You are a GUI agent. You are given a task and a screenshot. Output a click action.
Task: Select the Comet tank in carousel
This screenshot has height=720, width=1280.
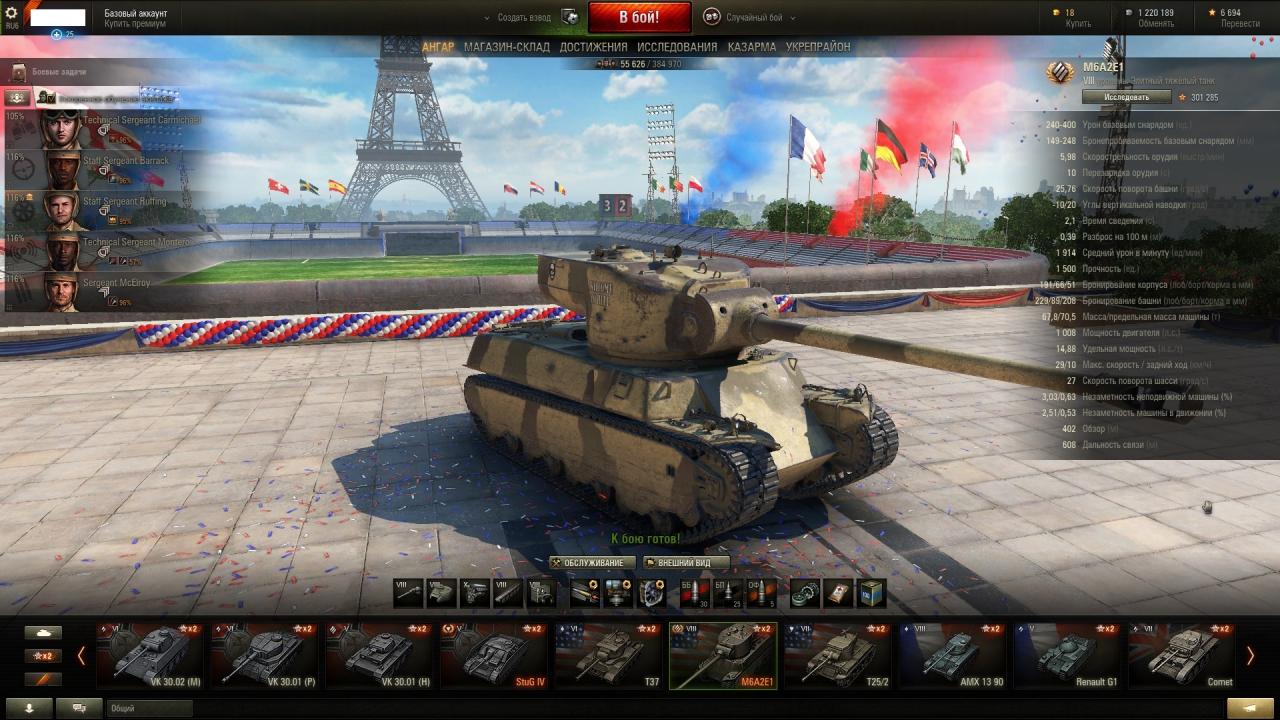coord(1182,656)
